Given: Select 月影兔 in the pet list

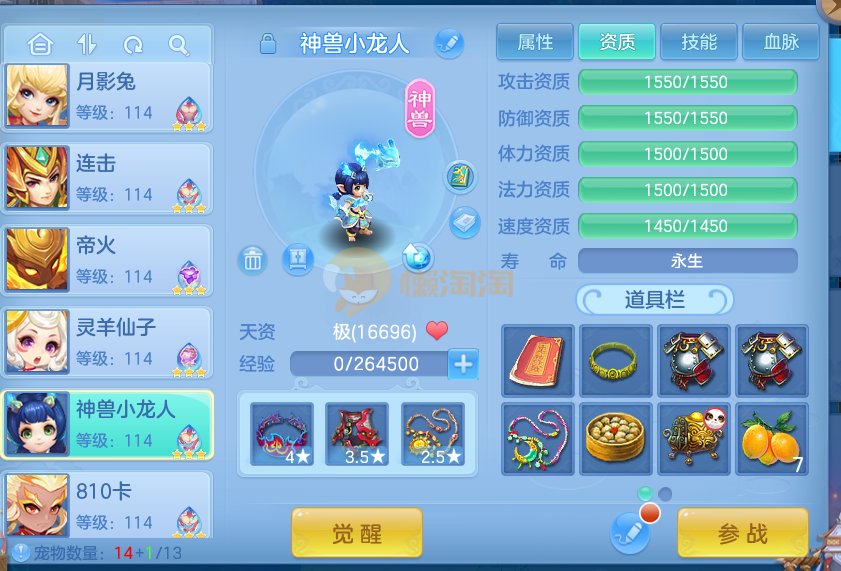Looking at the screenshot, I should pos(107,96).
